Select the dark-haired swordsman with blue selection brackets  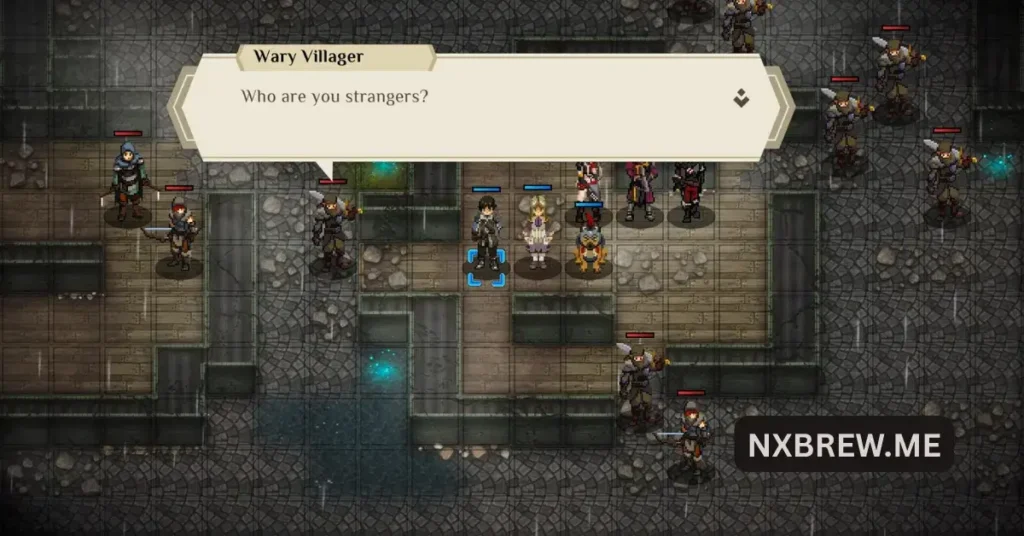click(487, 235)
